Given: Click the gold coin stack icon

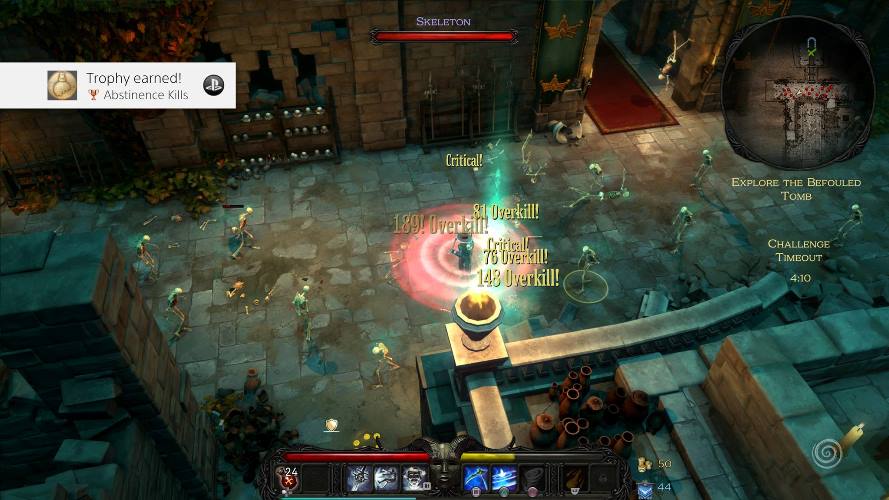Looking at the screenshot, I should (x=643, y=464).
